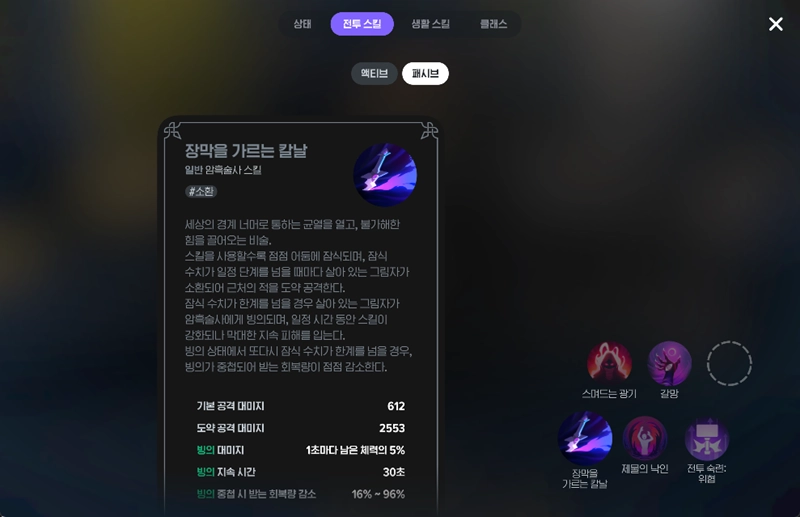Viewport: 800px width, 517px height.
Task: Open the 전투 숙련: 위협 skill
Action: coord(707,438)
